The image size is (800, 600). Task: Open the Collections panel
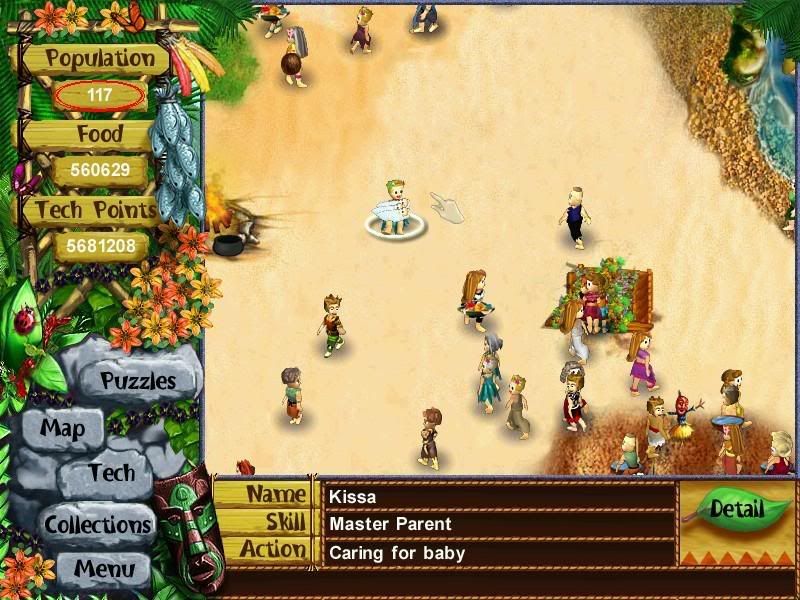coord(96,523)
